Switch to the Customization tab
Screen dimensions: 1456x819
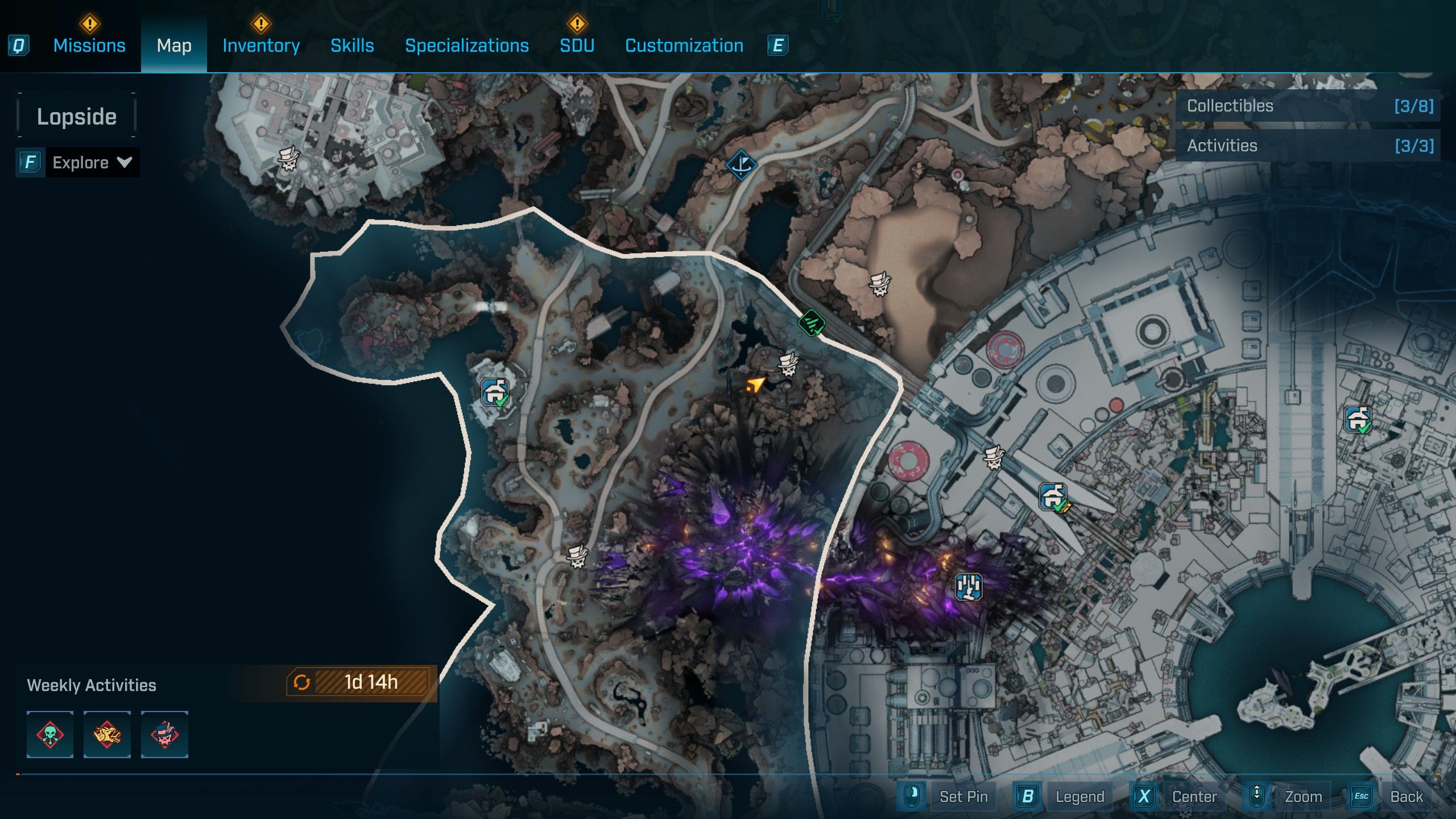coord(684,45)
